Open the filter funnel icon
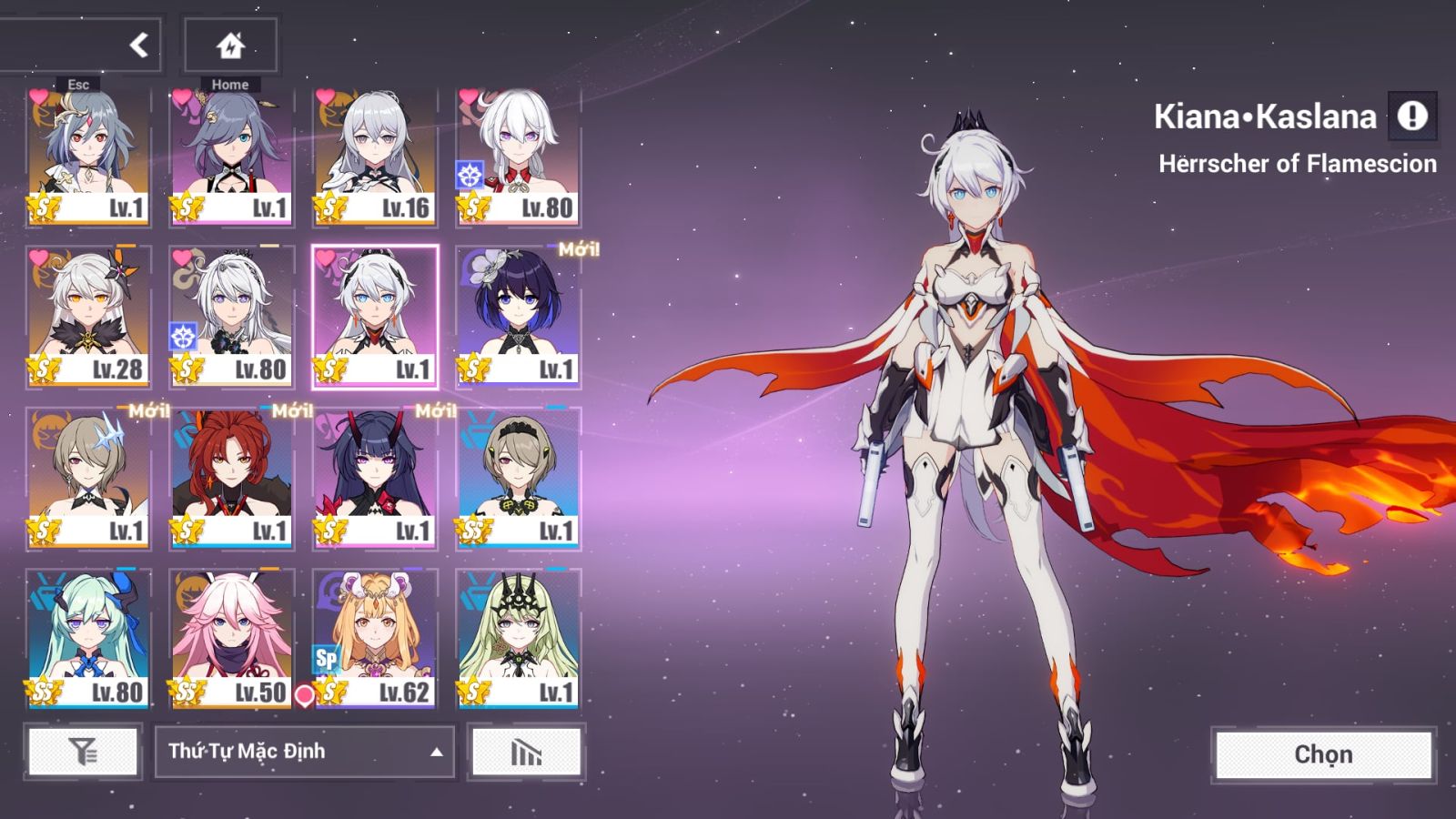1456x819 pixels. [80, 753]
